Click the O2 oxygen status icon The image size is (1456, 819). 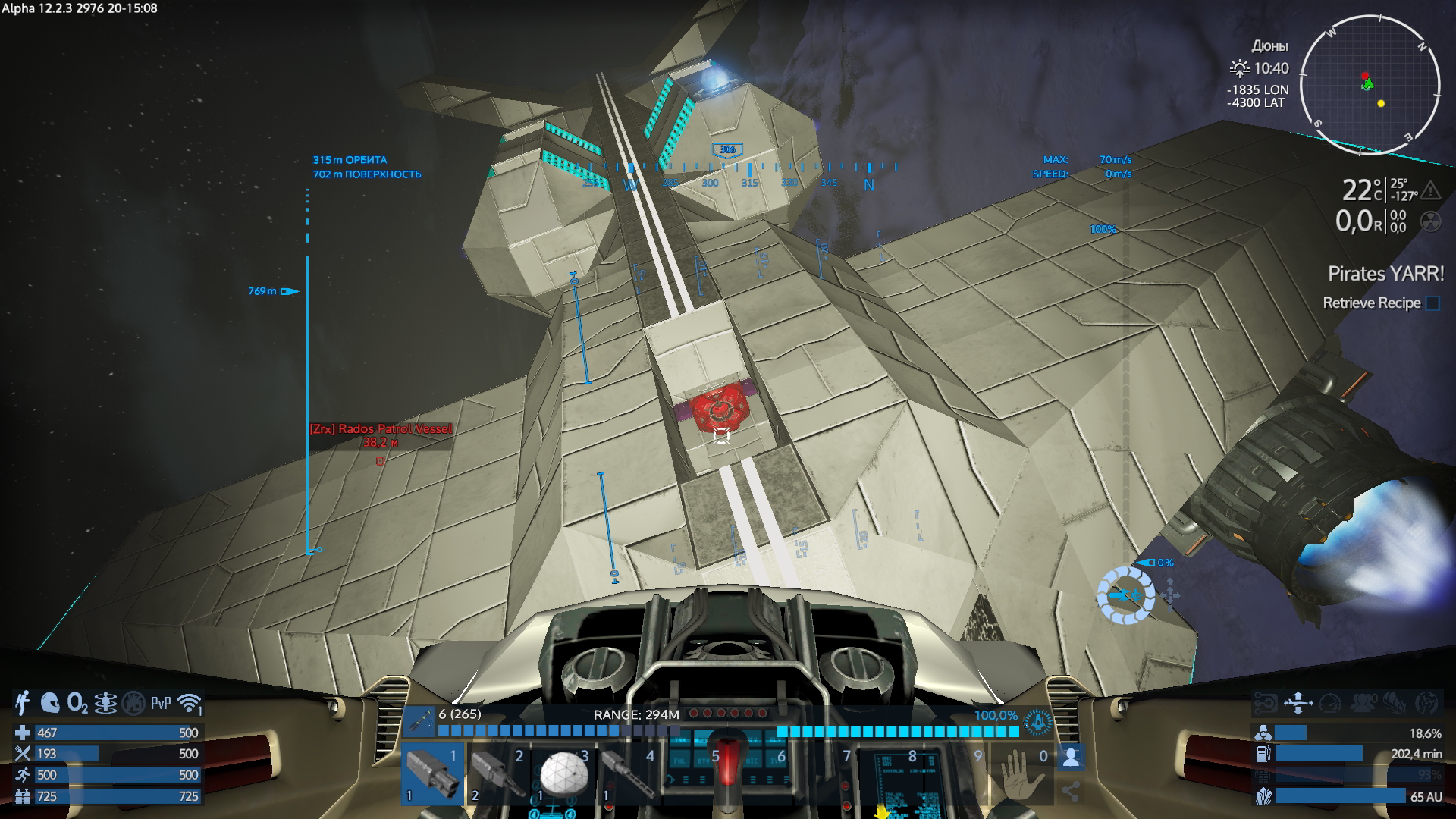click(x=77, y=704)
